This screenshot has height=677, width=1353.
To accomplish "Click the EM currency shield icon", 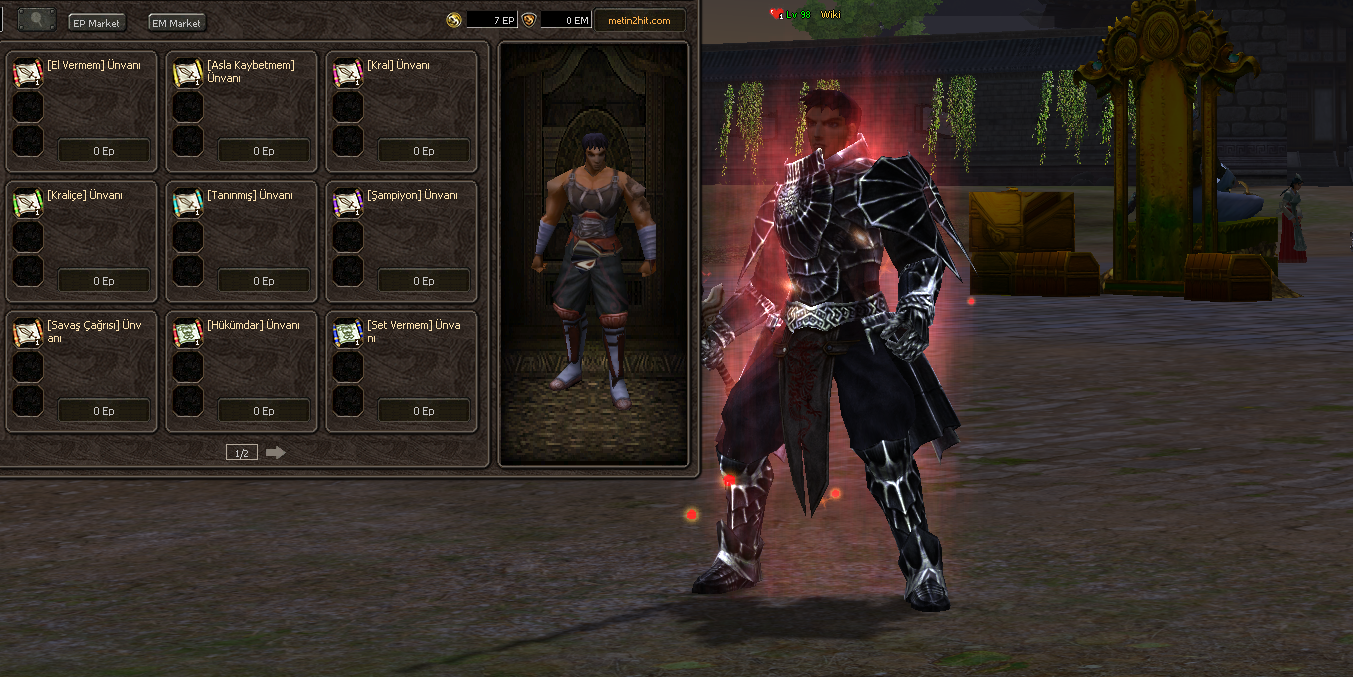I will click(529, 20).
